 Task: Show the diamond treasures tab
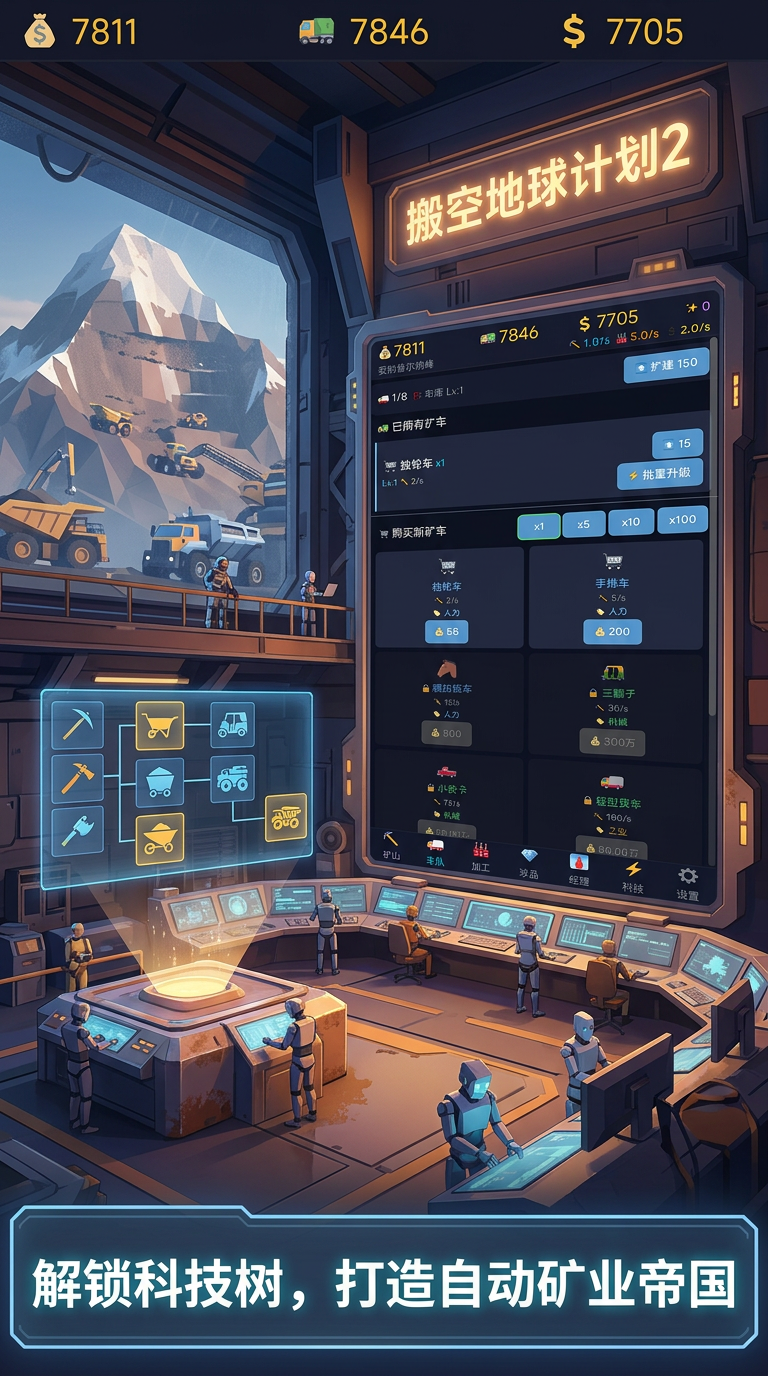pyautogui.click(x=529, y=863)
